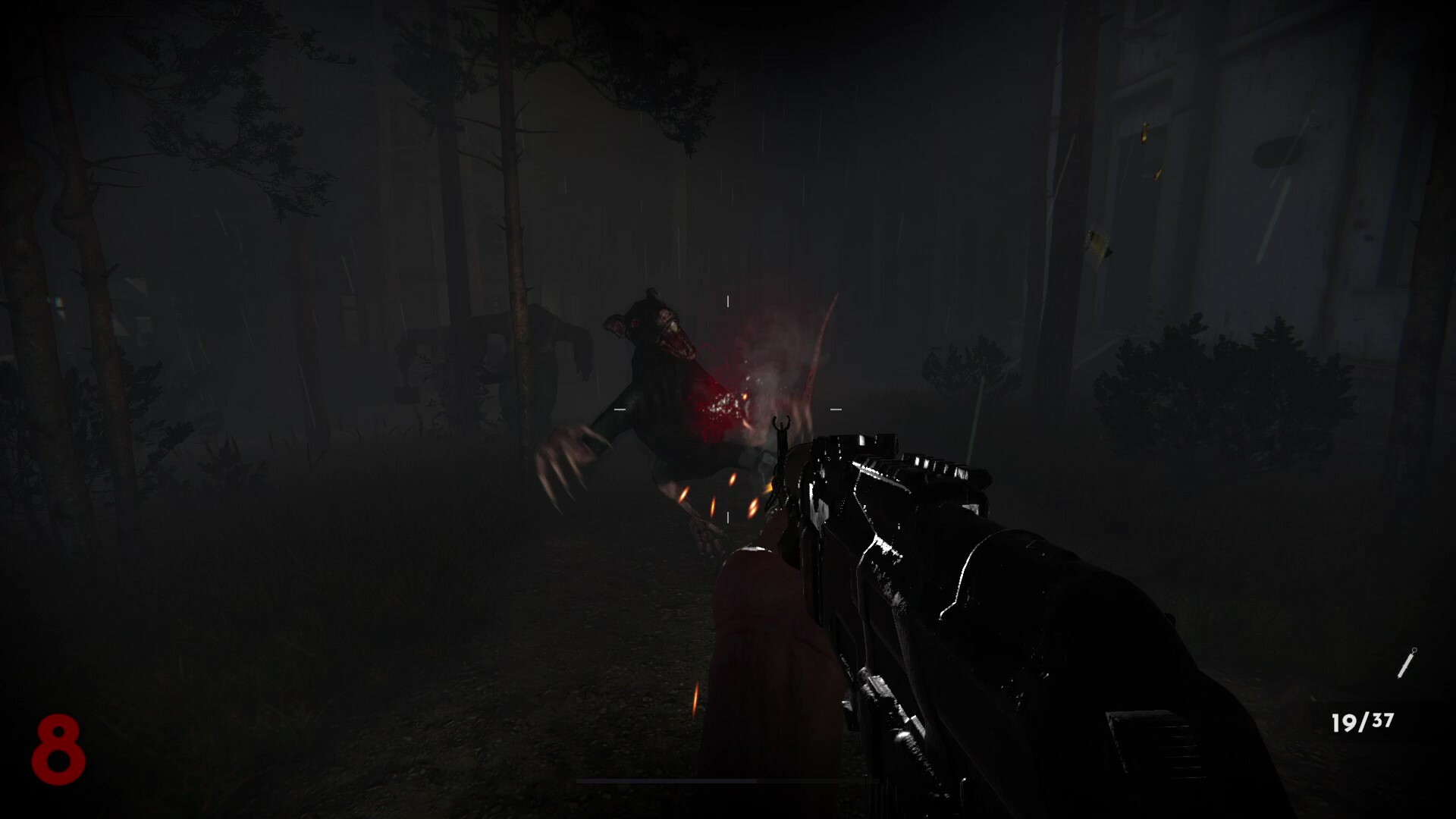Select the red enemy counter showing 8
Image resolution: width=1456 pixels, height=819 pixels.
(x=61, y=751)
